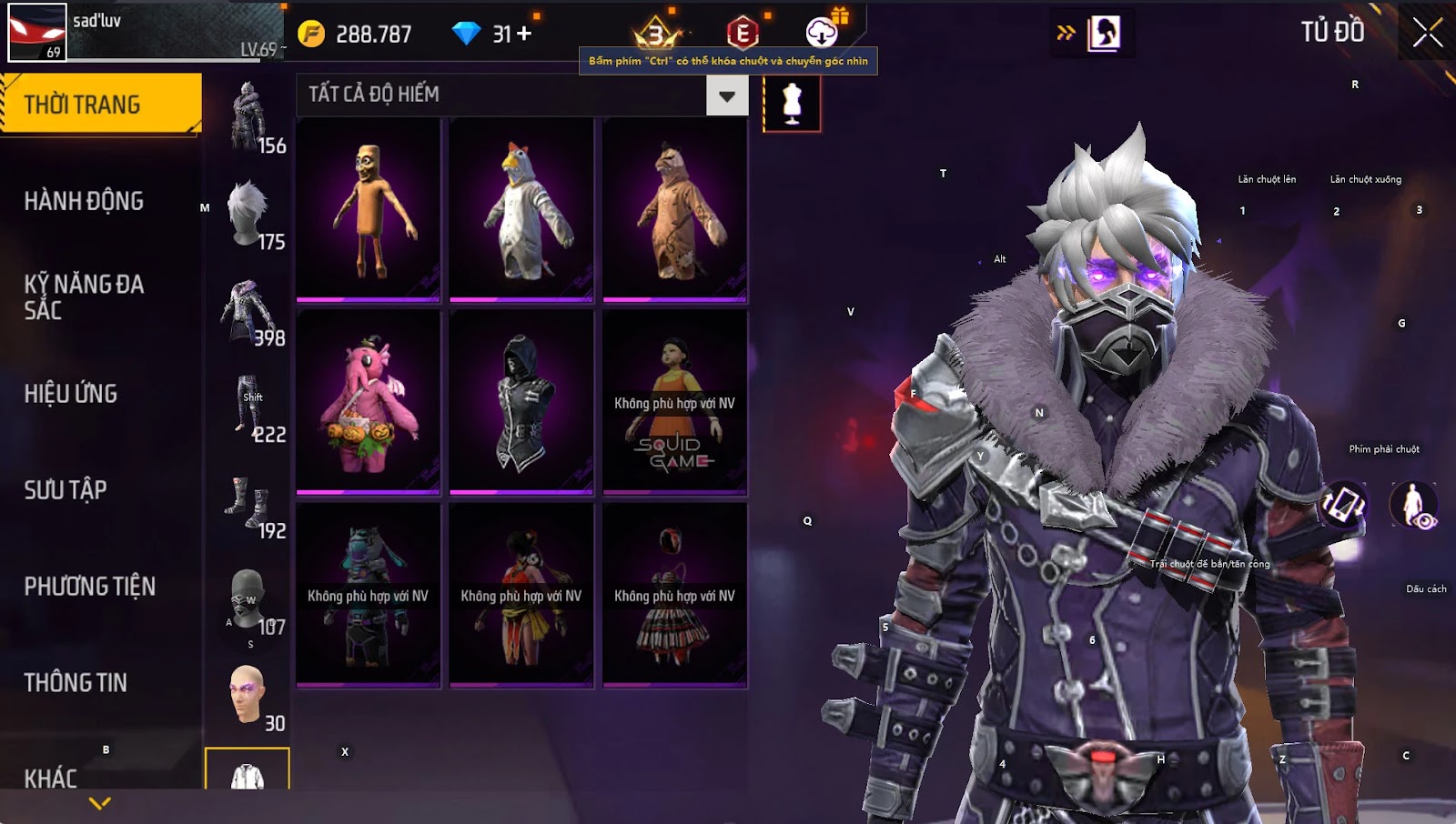Close the wardrobe with the X button
Image resolution: width=1456 pixels, height=824 pixels.
1427,33
